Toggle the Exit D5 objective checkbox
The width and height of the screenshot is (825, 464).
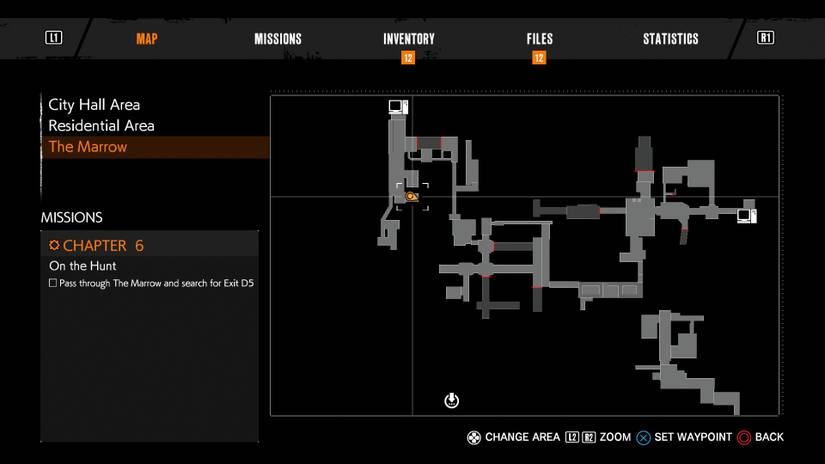[x=53, y=283]
